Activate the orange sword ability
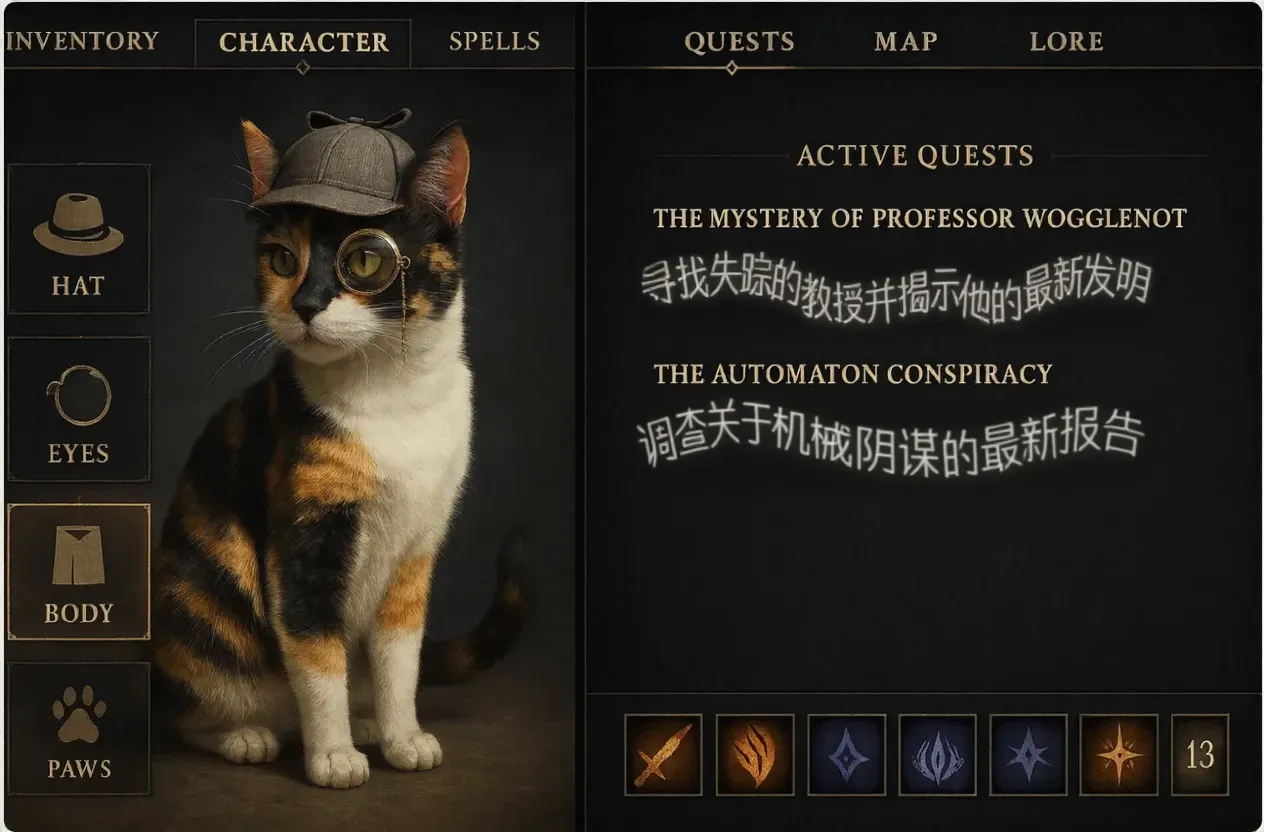1264x832 pixels. point(663,754)
